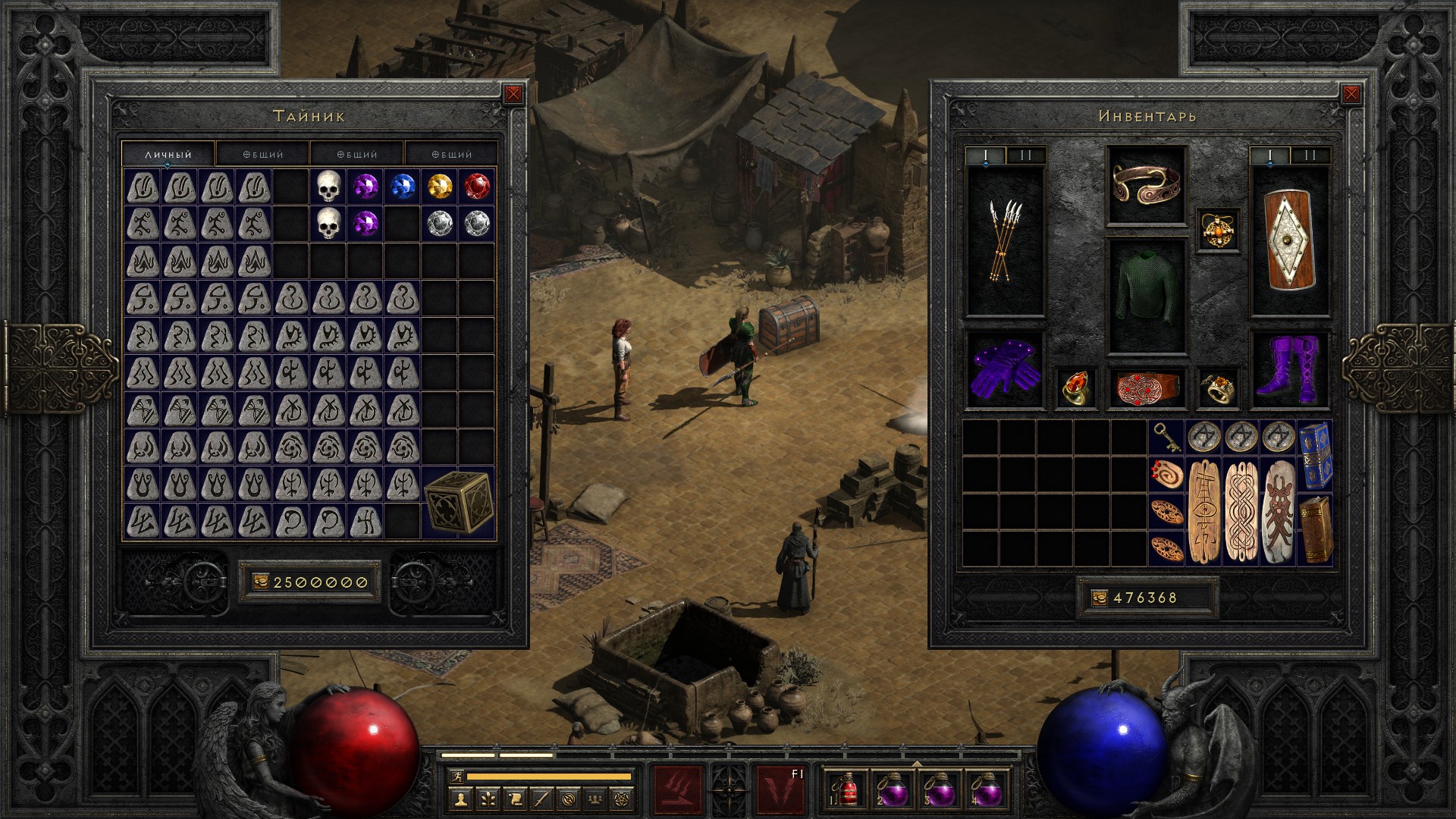This screenshot has height=819, width=1456.
Task: Select the equipped amulet slot
Action: point(1219,229)
